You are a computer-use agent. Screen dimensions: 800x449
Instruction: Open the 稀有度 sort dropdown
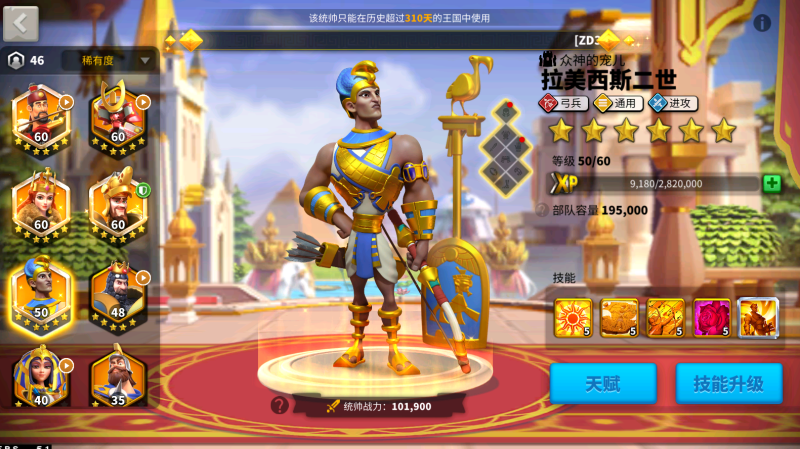110,60
